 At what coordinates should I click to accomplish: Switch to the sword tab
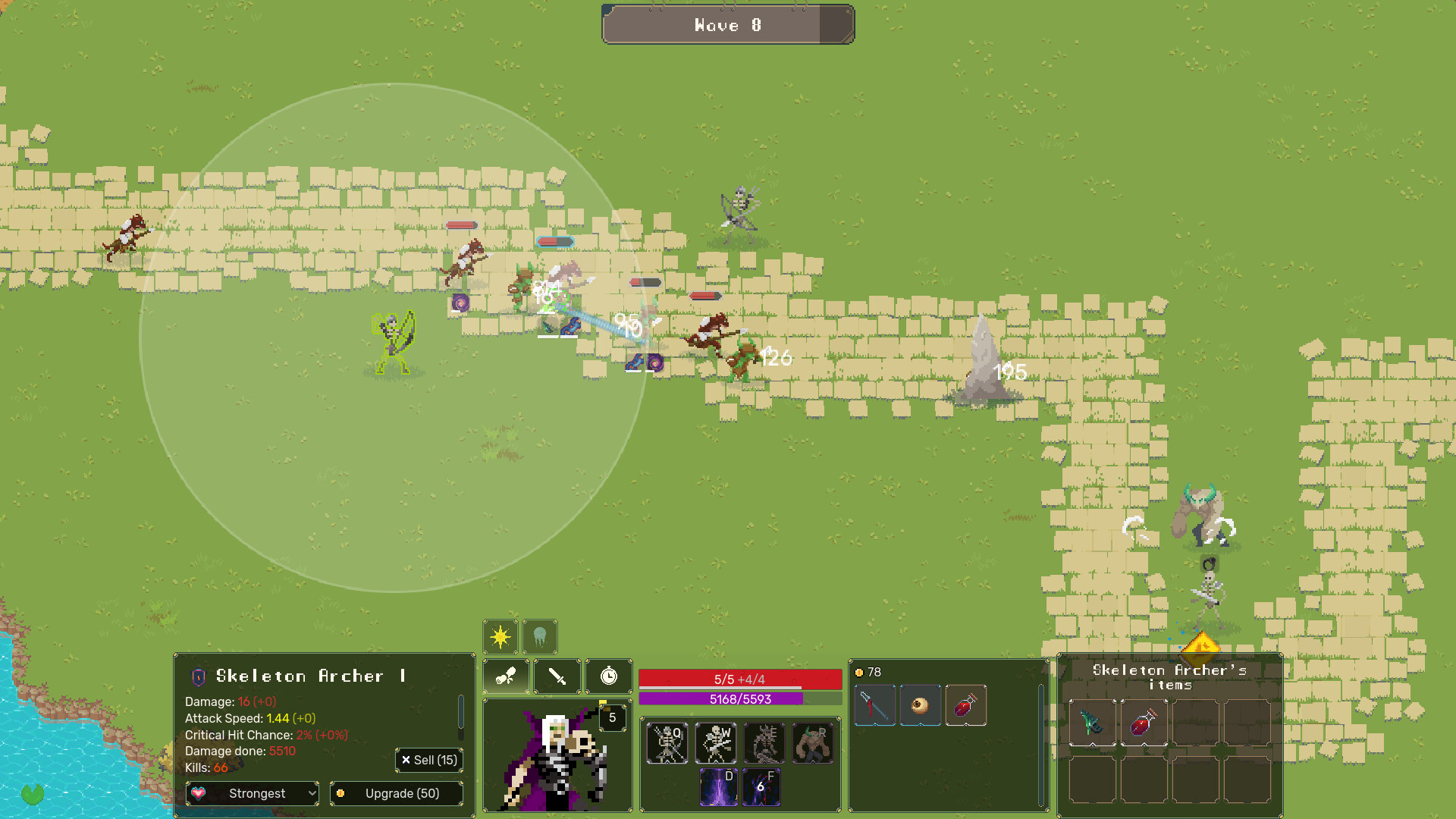557,676
